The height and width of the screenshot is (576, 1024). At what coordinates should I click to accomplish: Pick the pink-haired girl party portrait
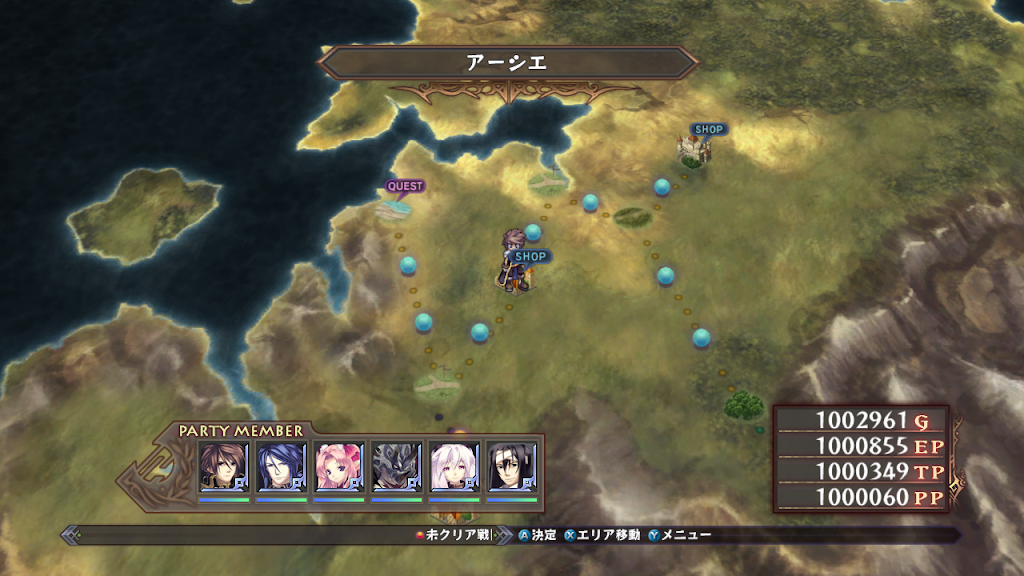click(x=339, y=466)
